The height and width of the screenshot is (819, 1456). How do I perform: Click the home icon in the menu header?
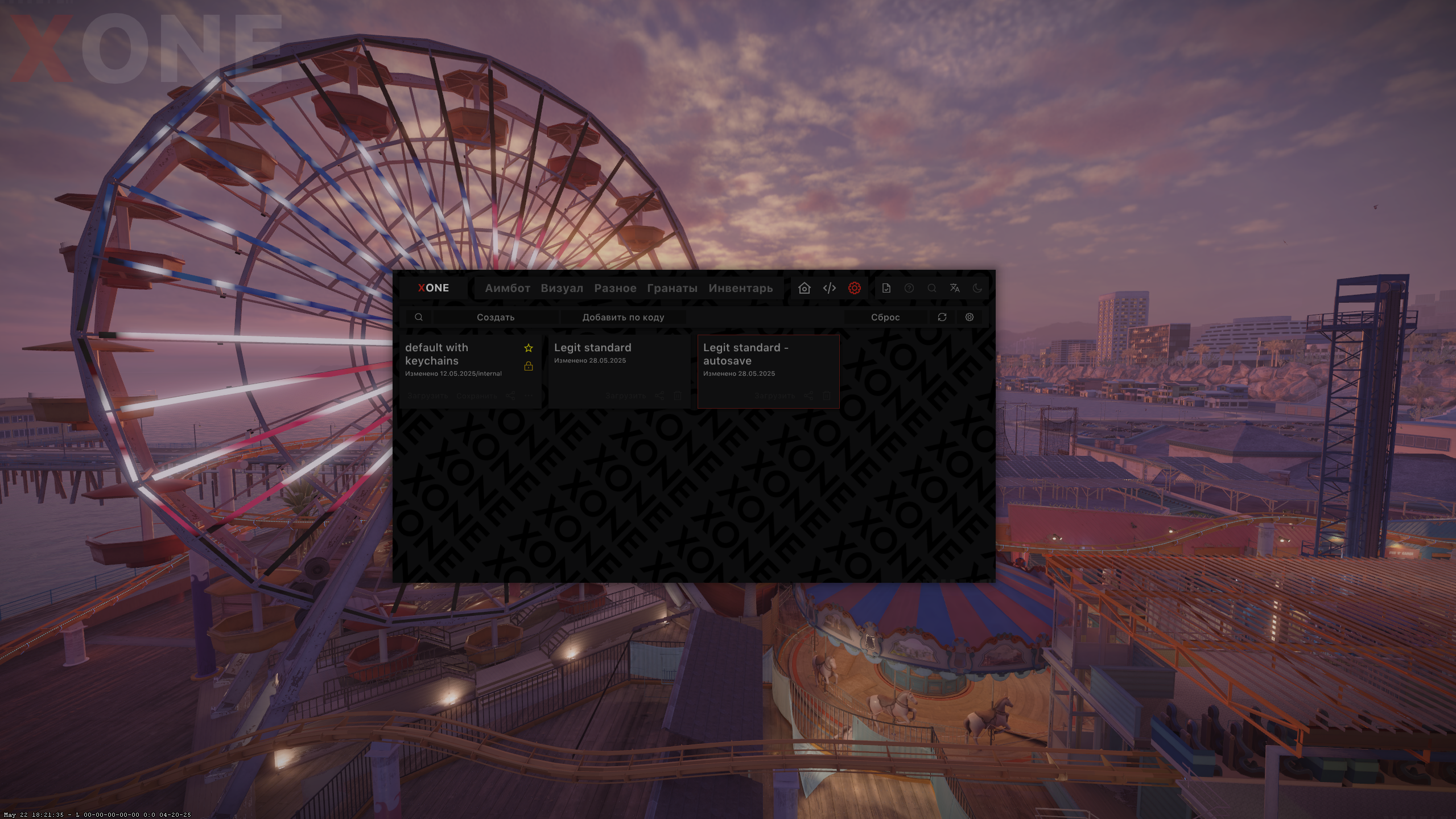tap(804, 288)
